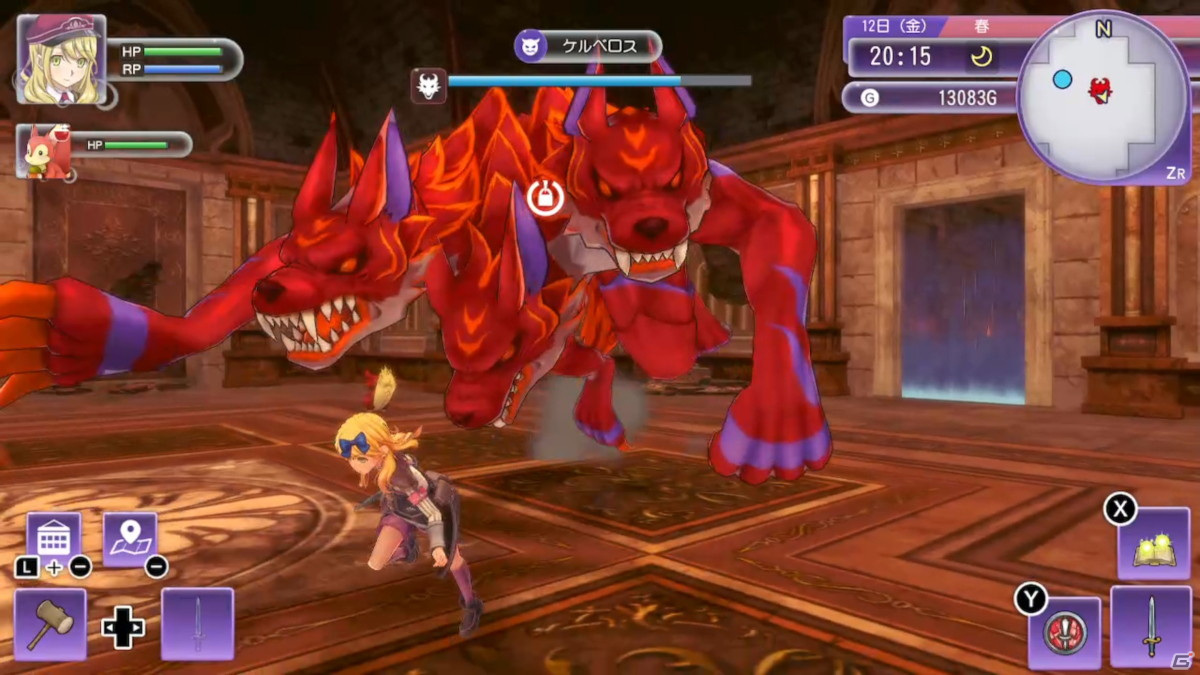Viewport: 1200px width, 675px height.
Task: Select the blonde heroine portrait
Action: coord(61,59)
